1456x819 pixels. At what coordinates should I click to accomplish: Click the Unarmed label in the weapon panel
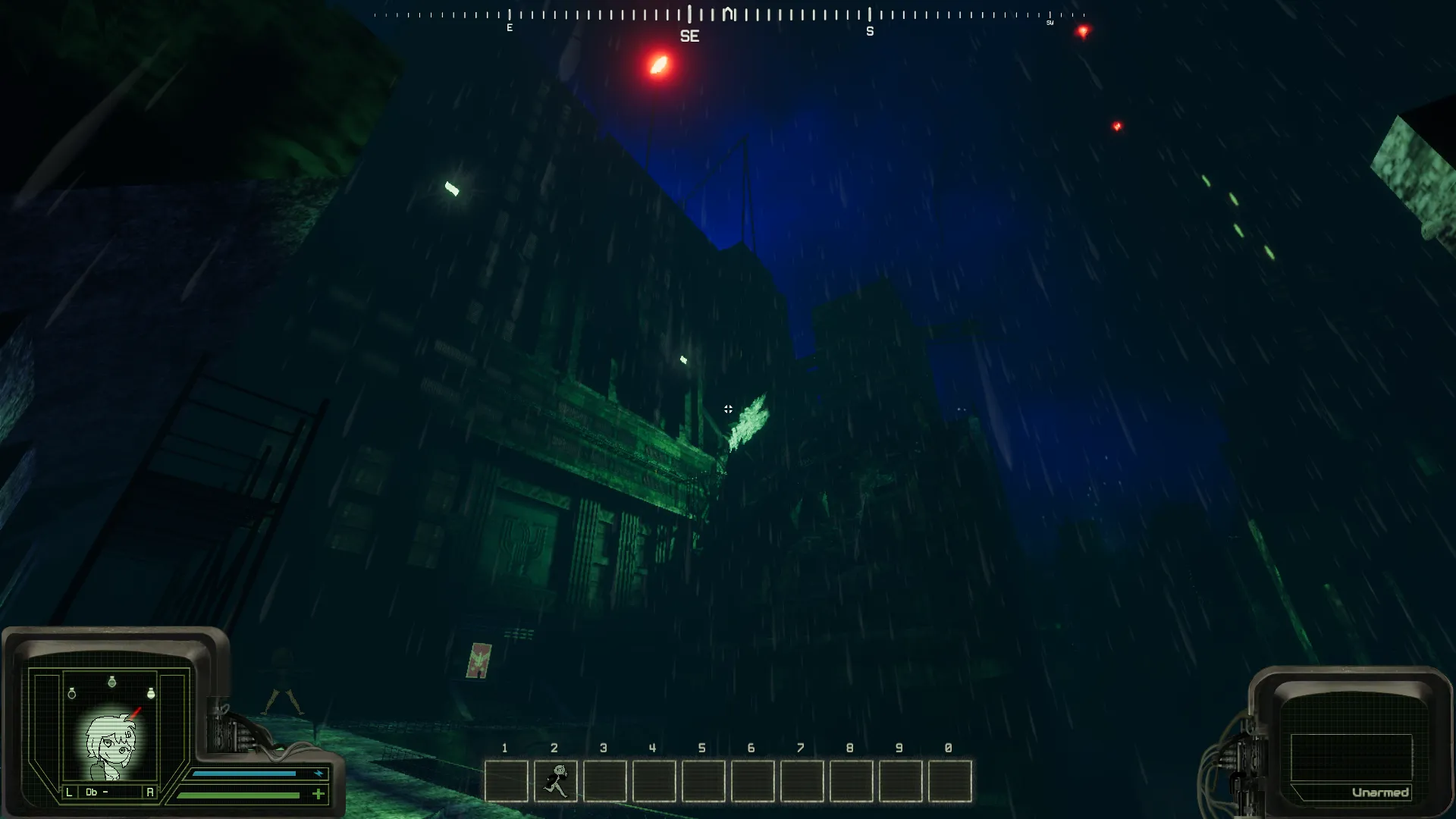(x=1380, y=792)
